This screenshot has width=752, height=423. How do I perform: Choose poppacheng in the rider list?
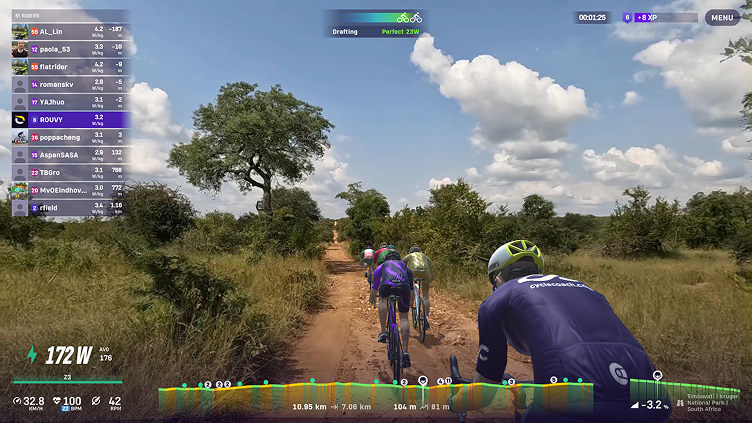coord(70,137)
